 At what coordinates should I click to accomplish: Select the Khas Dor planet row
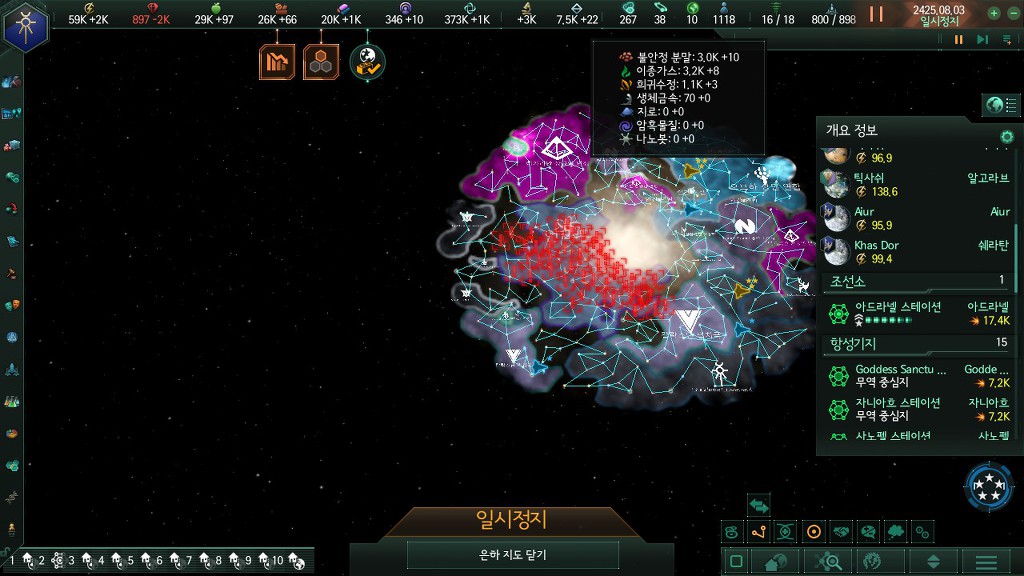(x=917, y=252)
